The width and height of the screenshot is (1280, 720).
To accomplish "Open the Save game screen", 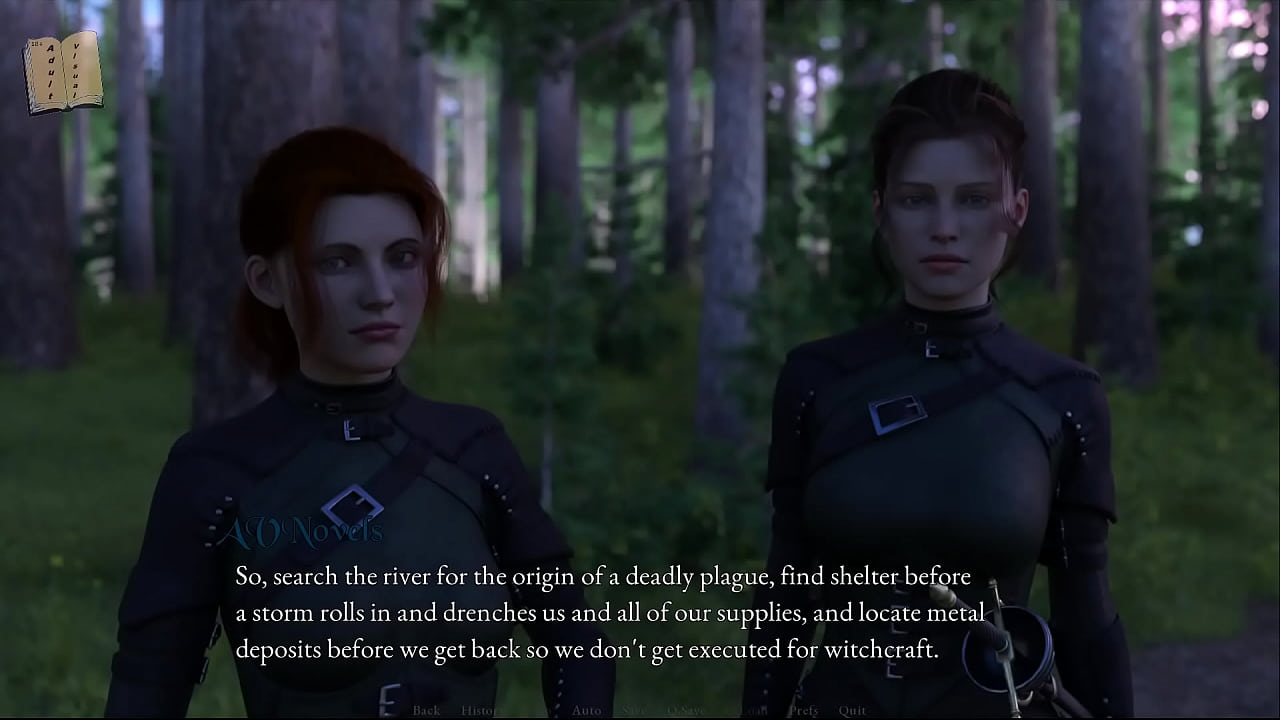I will pyautogui.click(x=635, y=710).
